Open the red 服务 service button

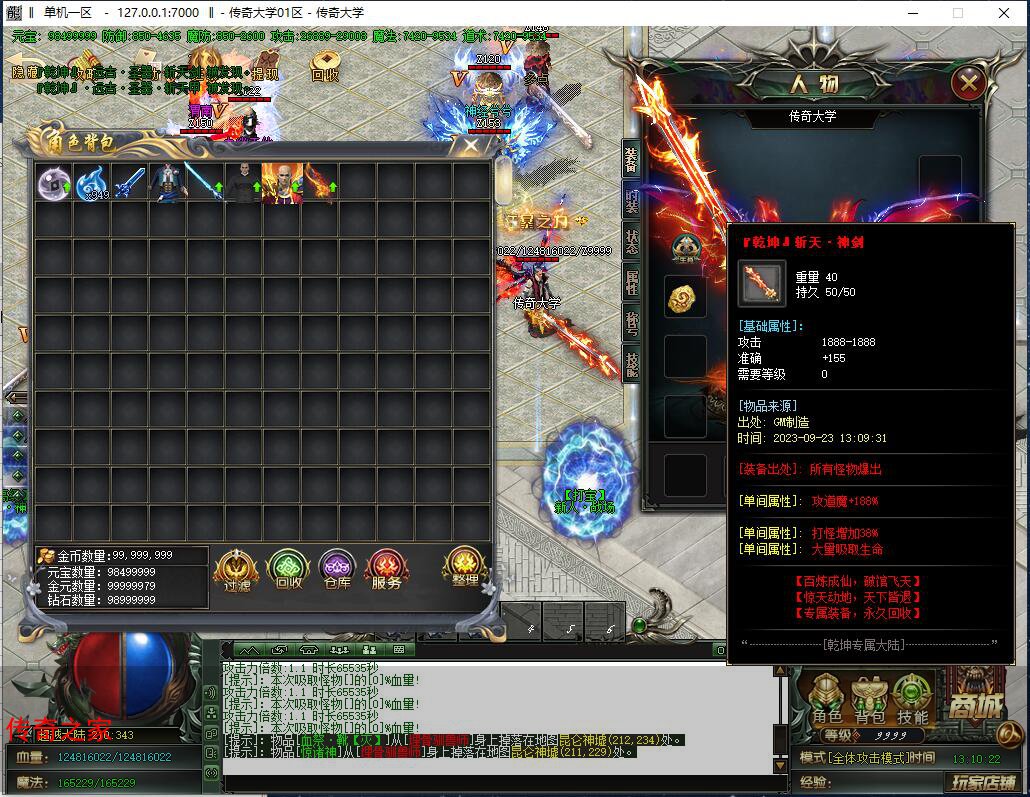click(x=386, y=571)
